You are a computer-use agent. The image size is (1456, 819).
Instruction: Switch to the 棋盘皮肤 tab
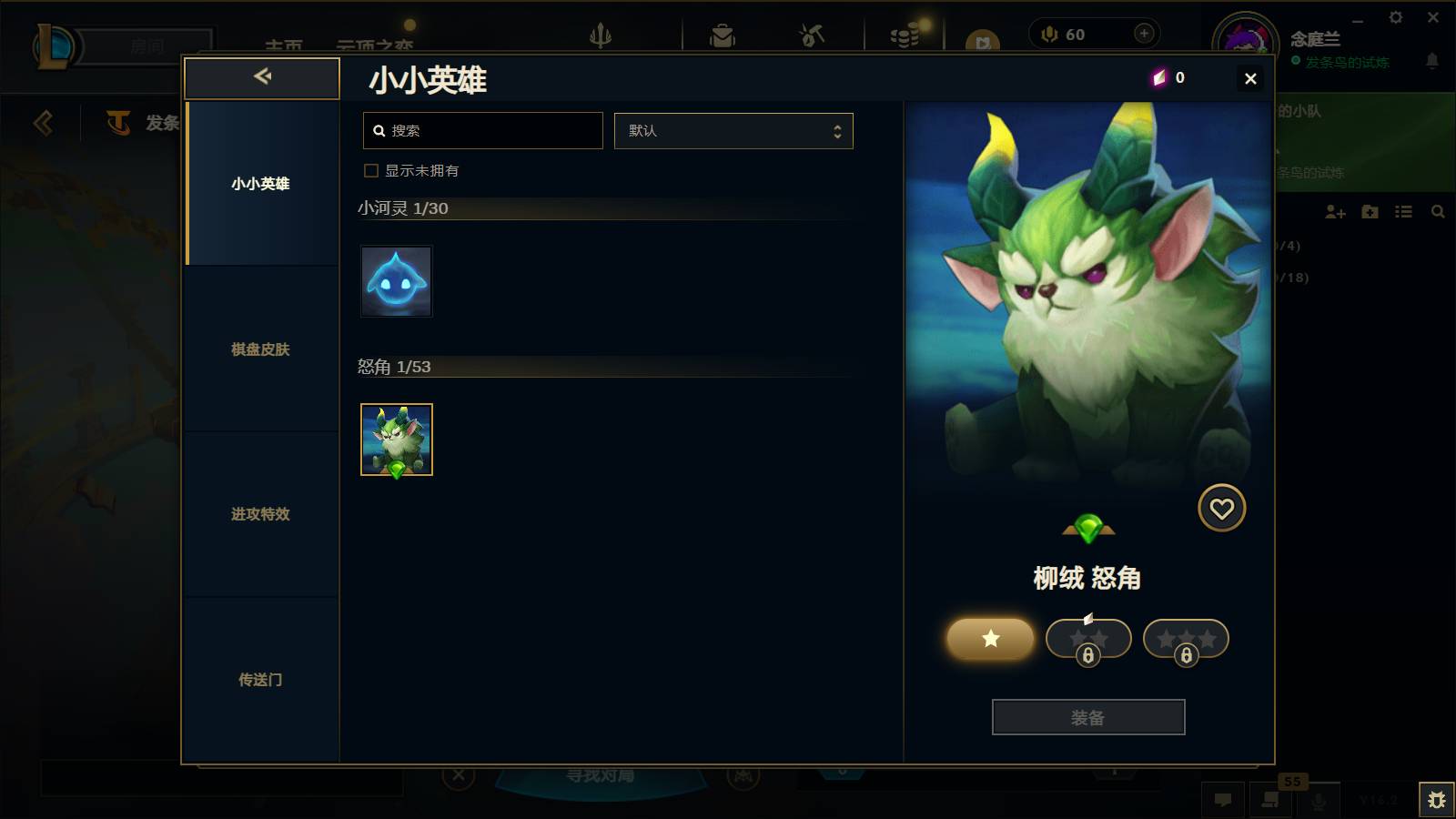262,349
